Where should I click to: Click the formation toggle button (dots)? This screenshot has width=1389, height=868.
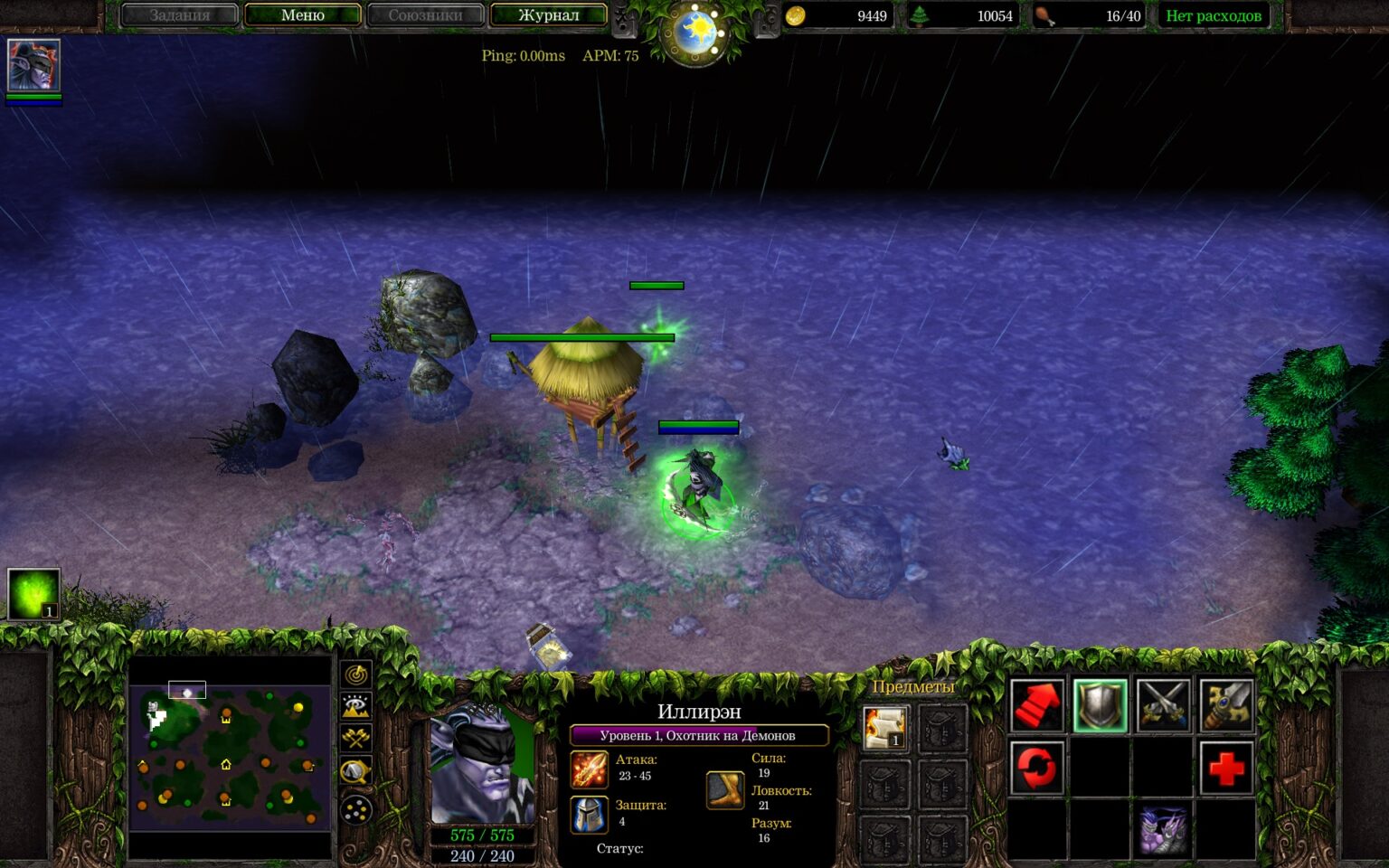pyautogui.click(x=356, y=810)
